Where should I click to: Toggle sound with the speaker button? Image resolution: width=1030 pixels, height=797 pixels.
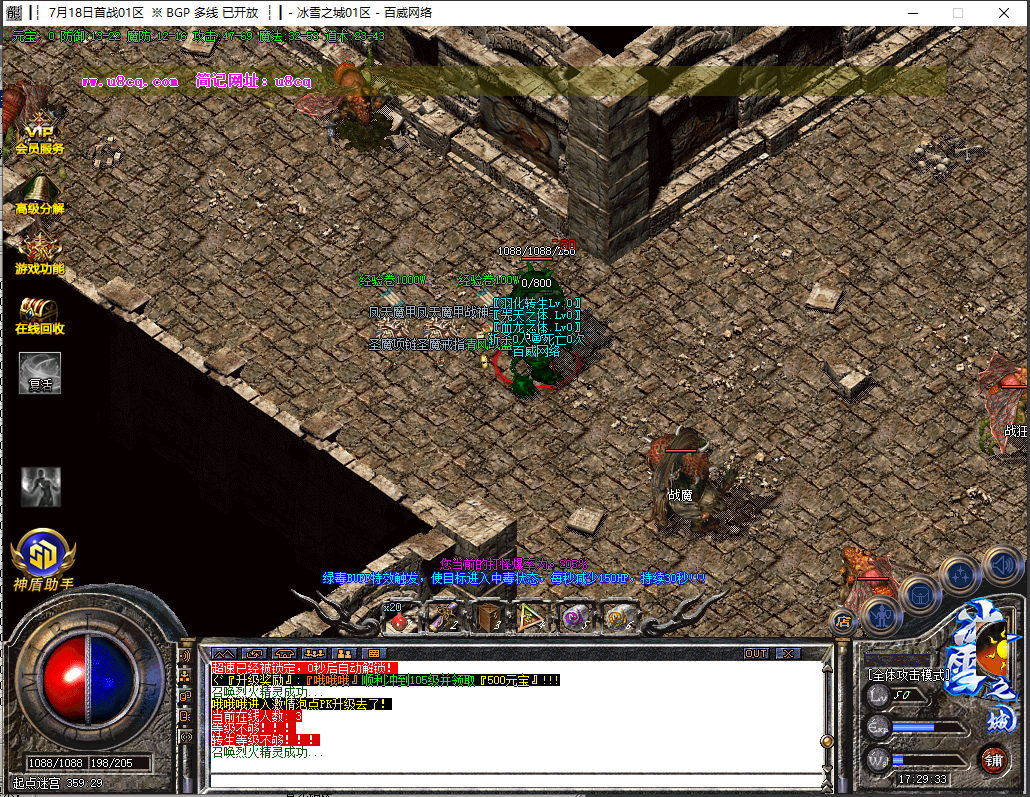point(1001,565)
